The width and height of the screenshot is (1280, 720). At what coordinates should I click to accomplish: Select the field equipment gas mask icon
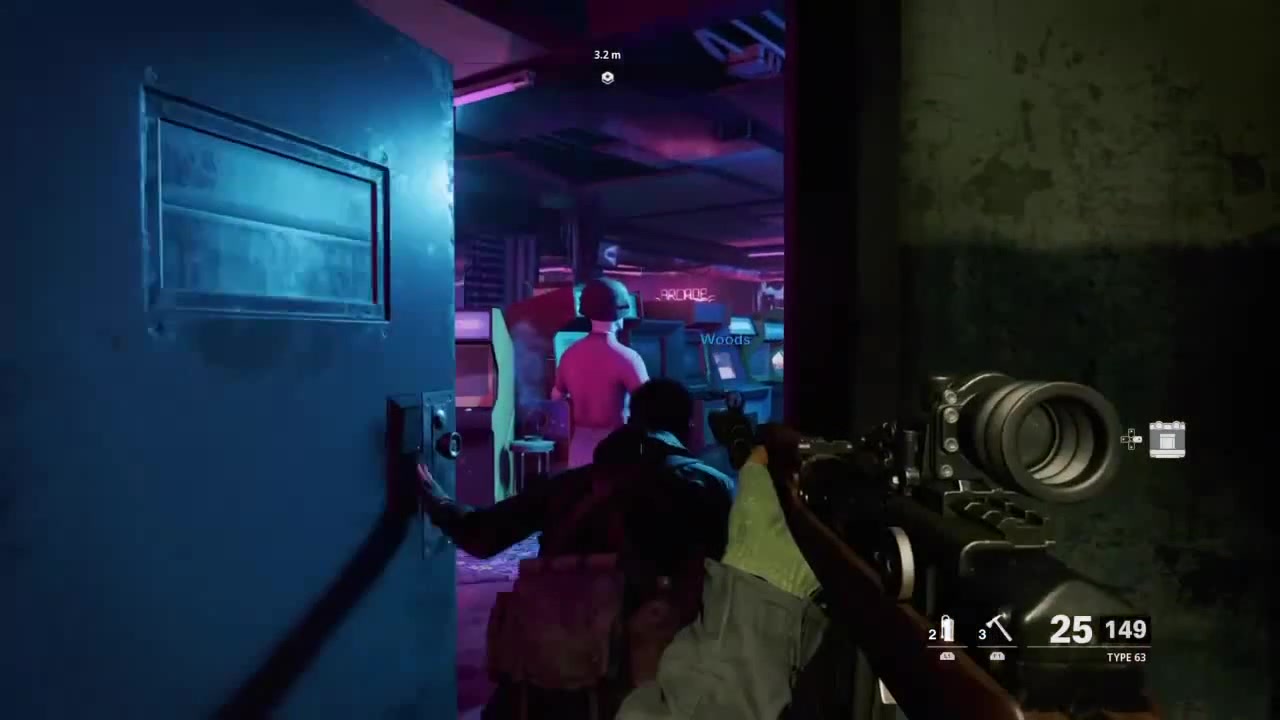[x=1168, y=440]
